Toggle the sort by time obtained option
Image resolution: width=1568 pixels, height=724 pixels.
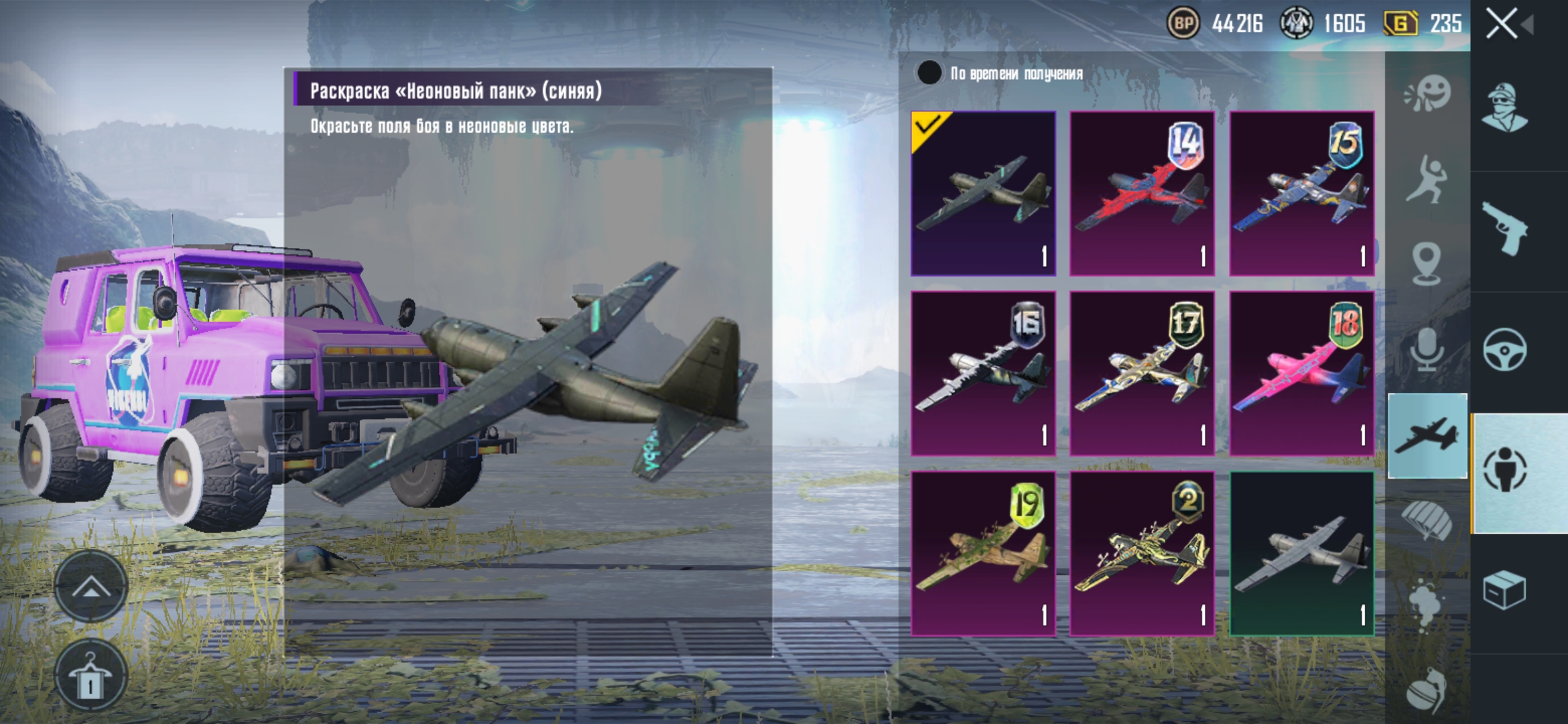point(929,73)
